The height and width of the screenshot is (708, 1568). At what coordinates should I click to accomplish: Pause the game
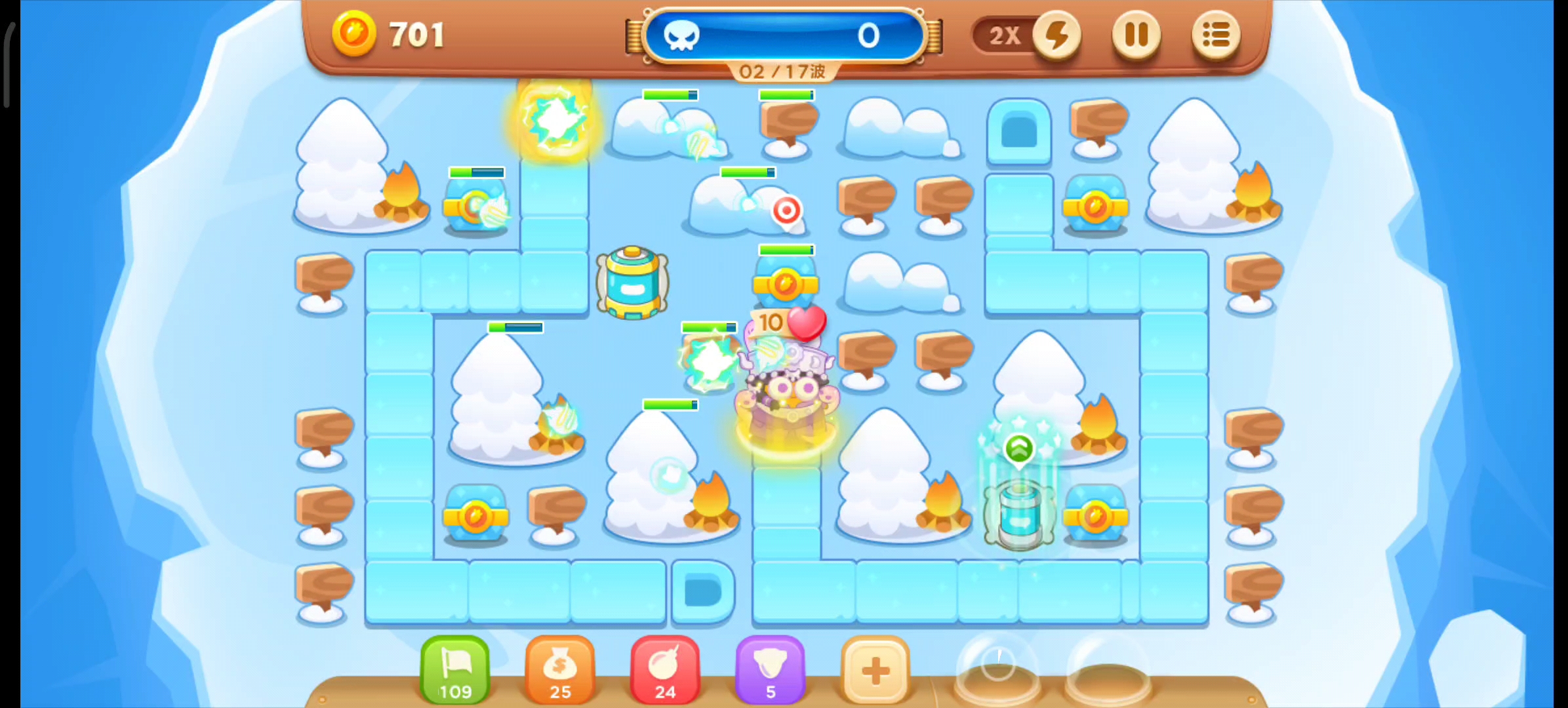[1136, 35]
